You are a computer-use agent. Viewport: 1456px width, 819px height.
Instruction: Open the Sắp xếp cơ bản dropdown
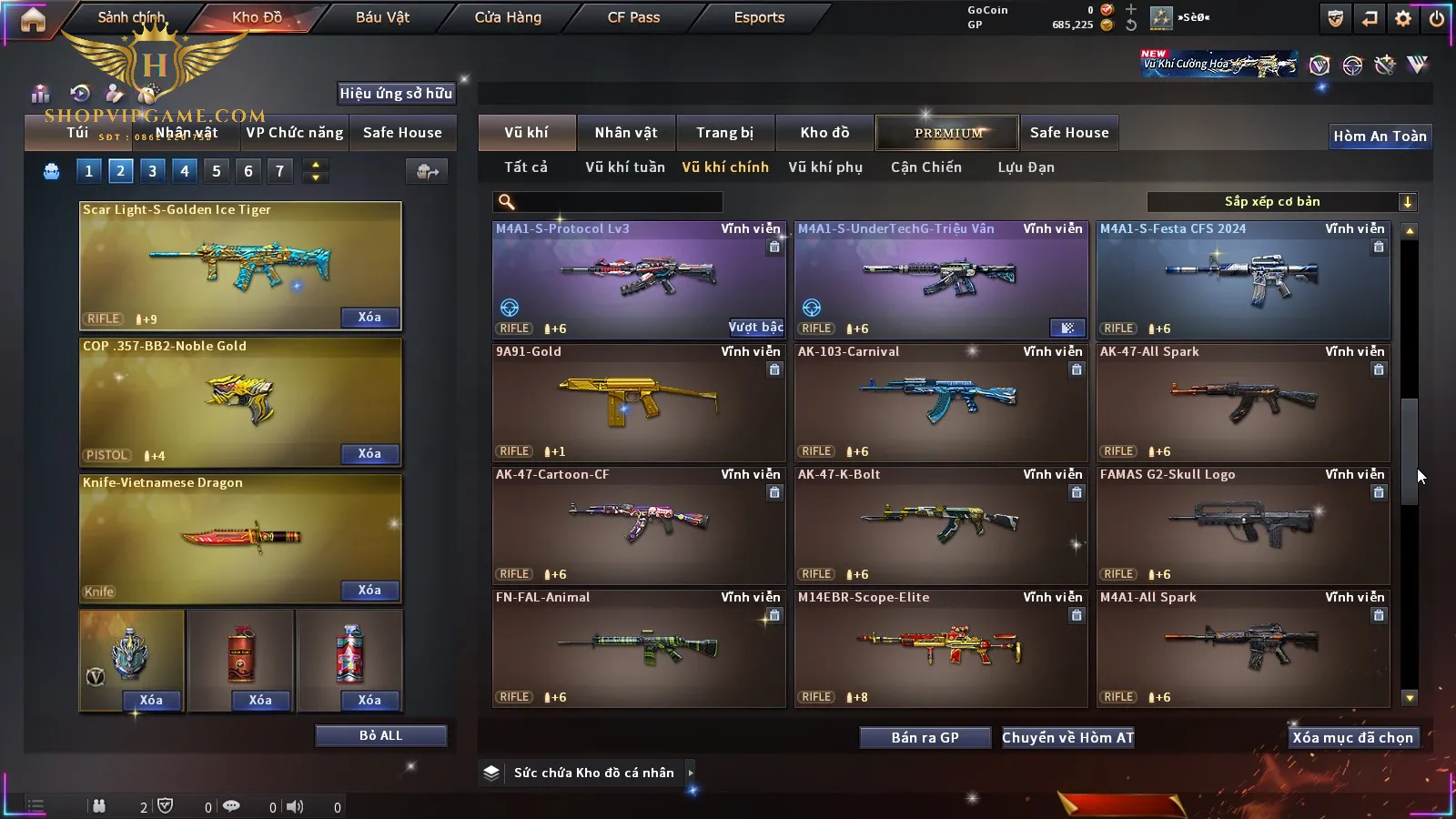tap(1281, 202)
